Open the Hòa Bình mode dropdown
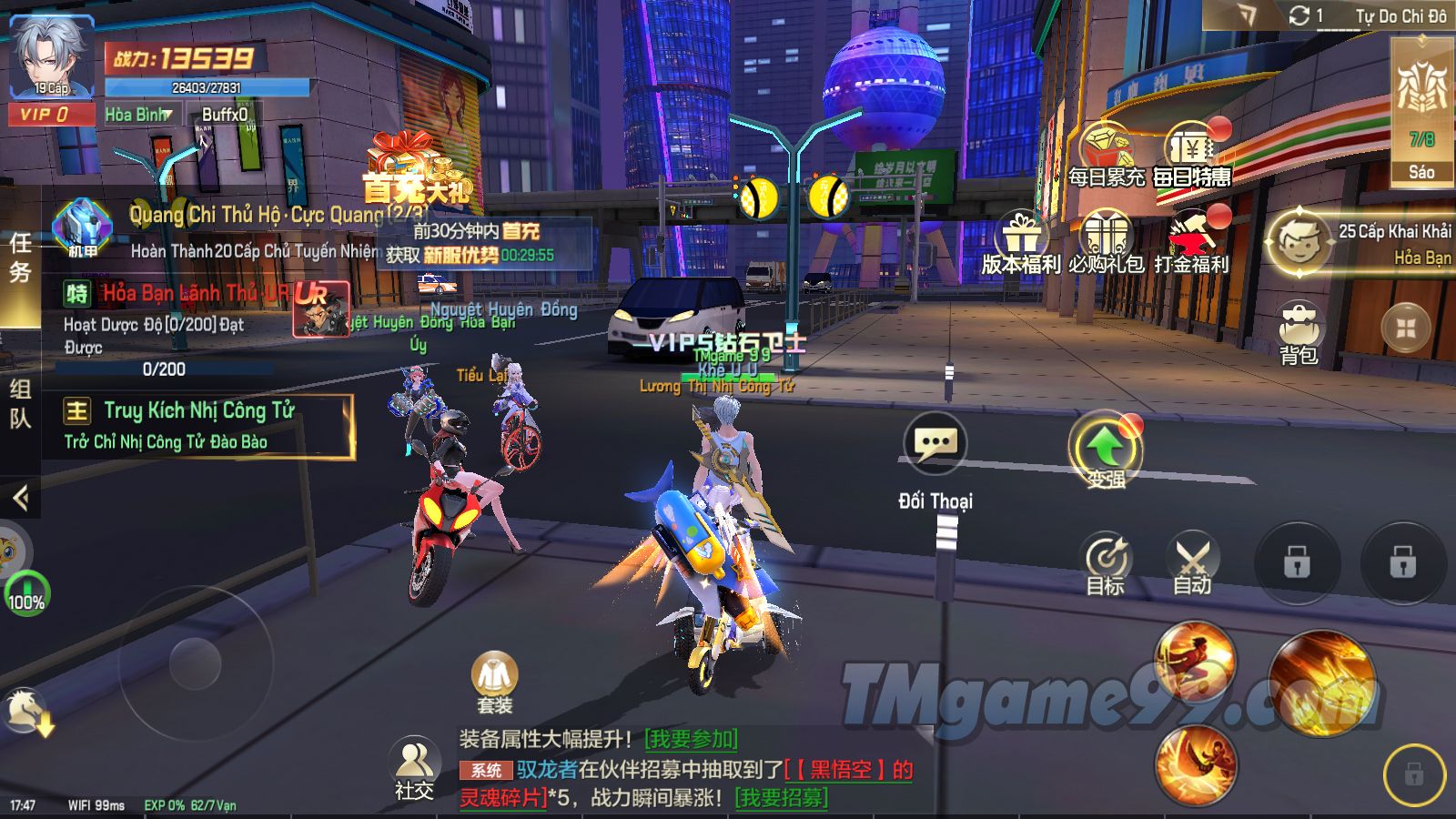This screenshot has width=1456, height=819. pyautogui.click(x=138, y=115)
